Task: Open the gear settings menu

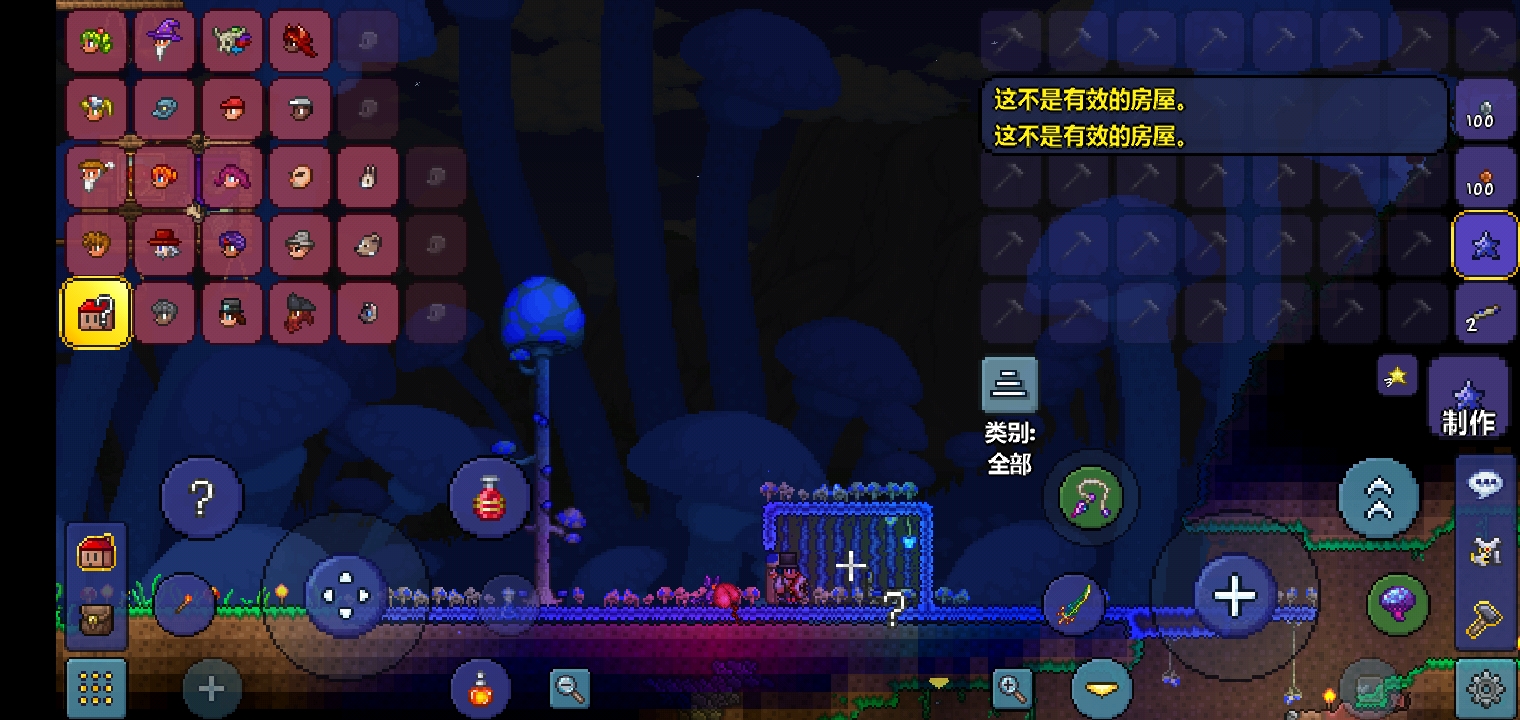Action: [x=1486, y=688]
